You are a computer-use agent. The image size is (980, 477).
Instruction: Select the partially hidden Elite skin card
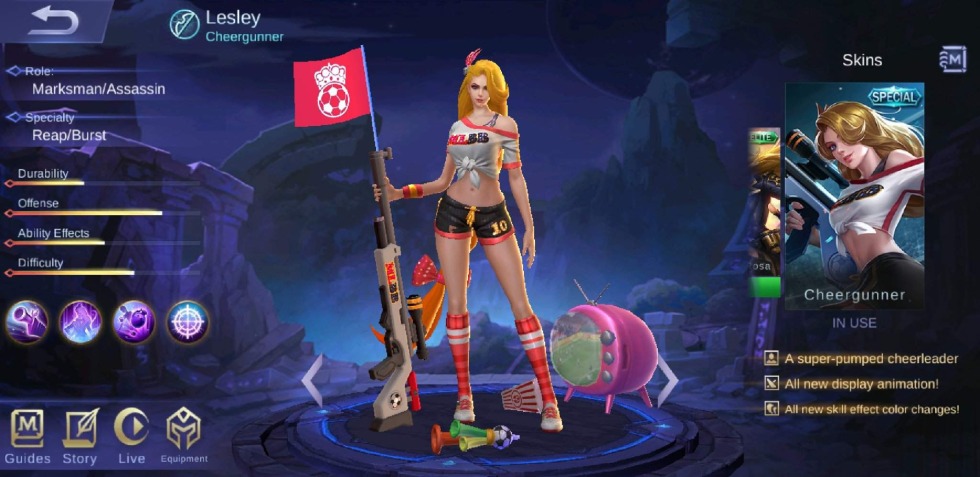765,212
